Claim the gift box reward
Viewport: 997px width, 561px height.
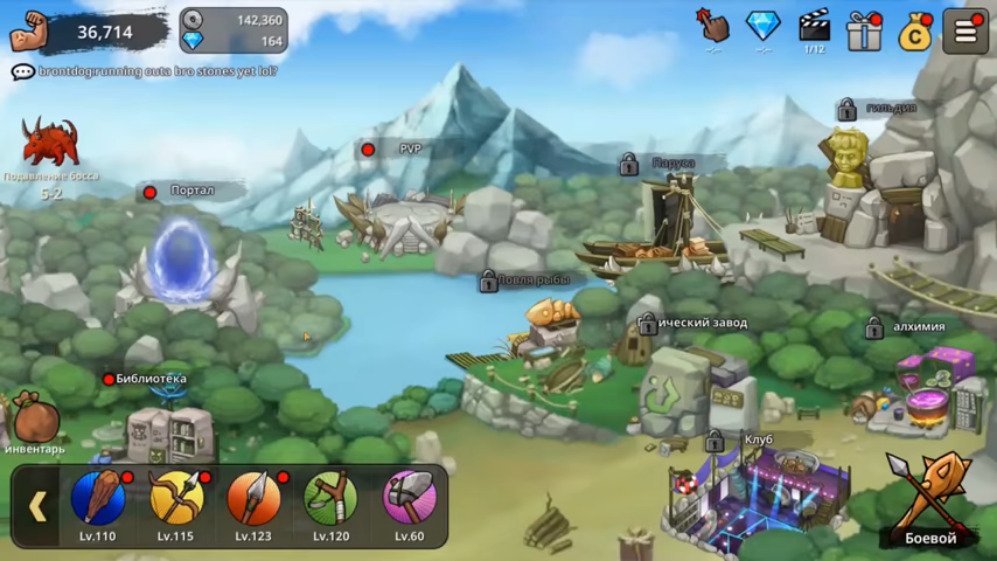[x=863, y=32]
